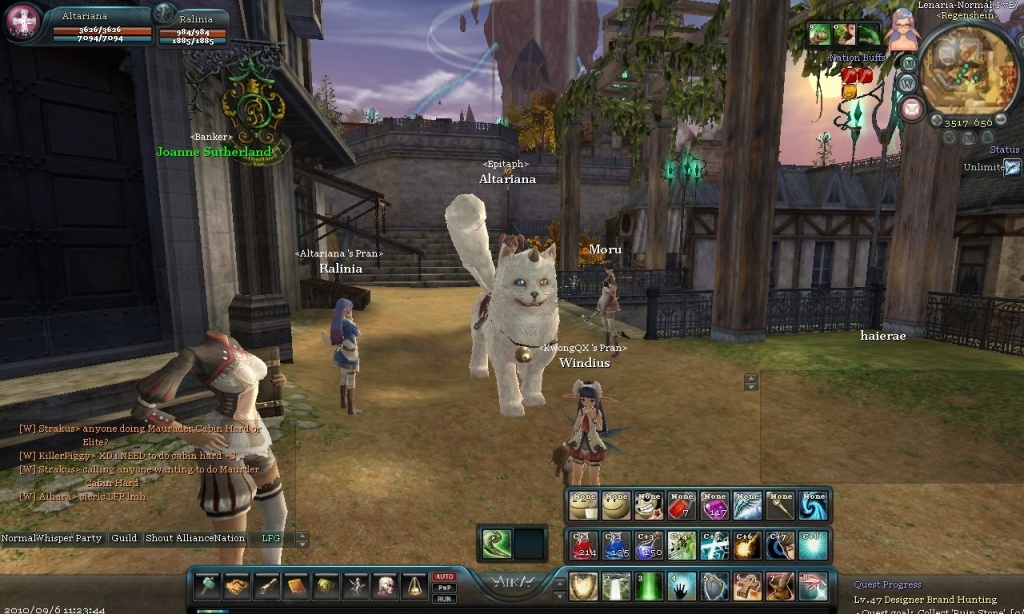Toggle the RUN button
This screenshot has width=1024, height=614.
tap(444, 599)
